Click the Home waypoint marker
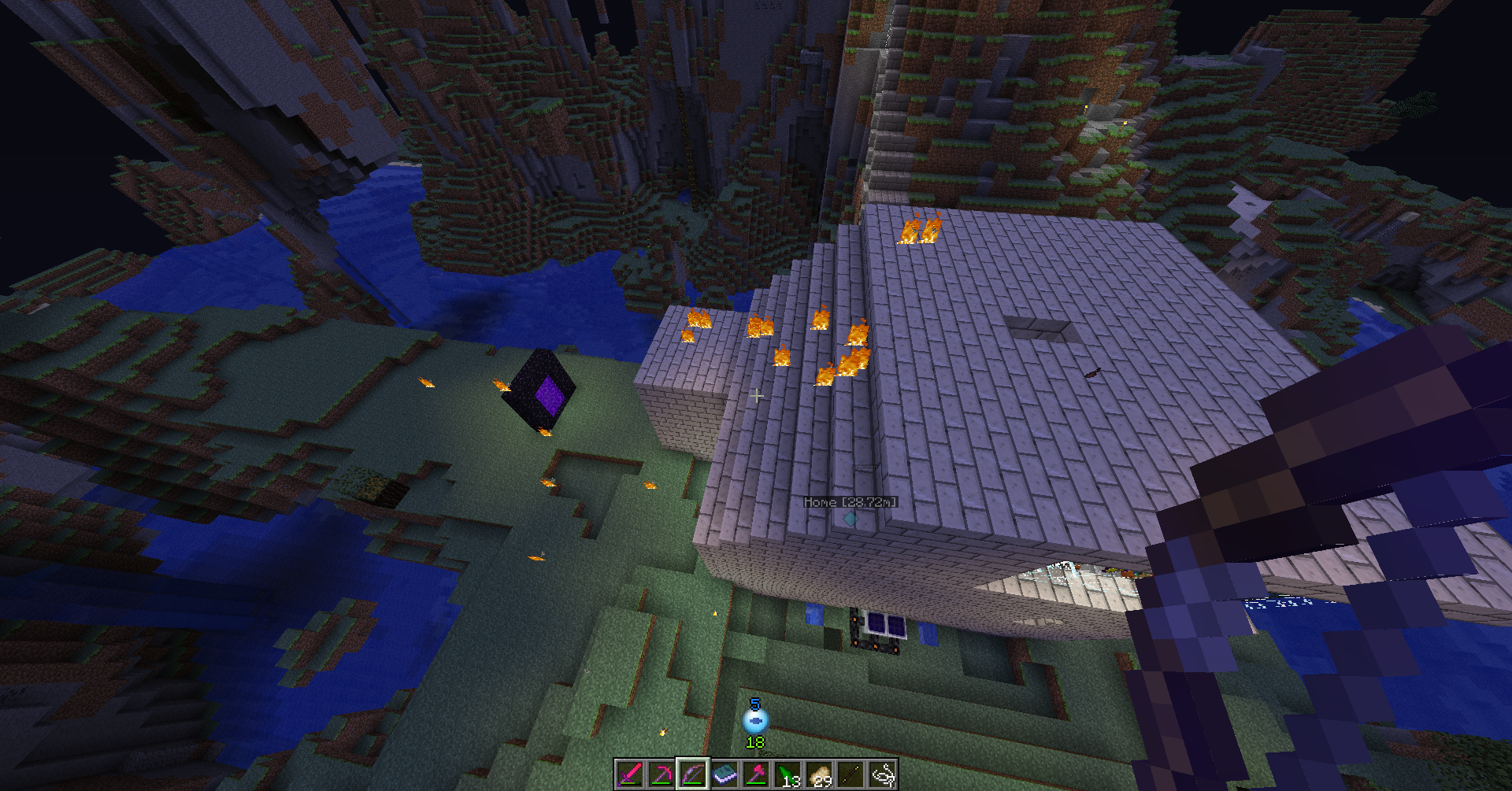 click(x=850, y=518)
